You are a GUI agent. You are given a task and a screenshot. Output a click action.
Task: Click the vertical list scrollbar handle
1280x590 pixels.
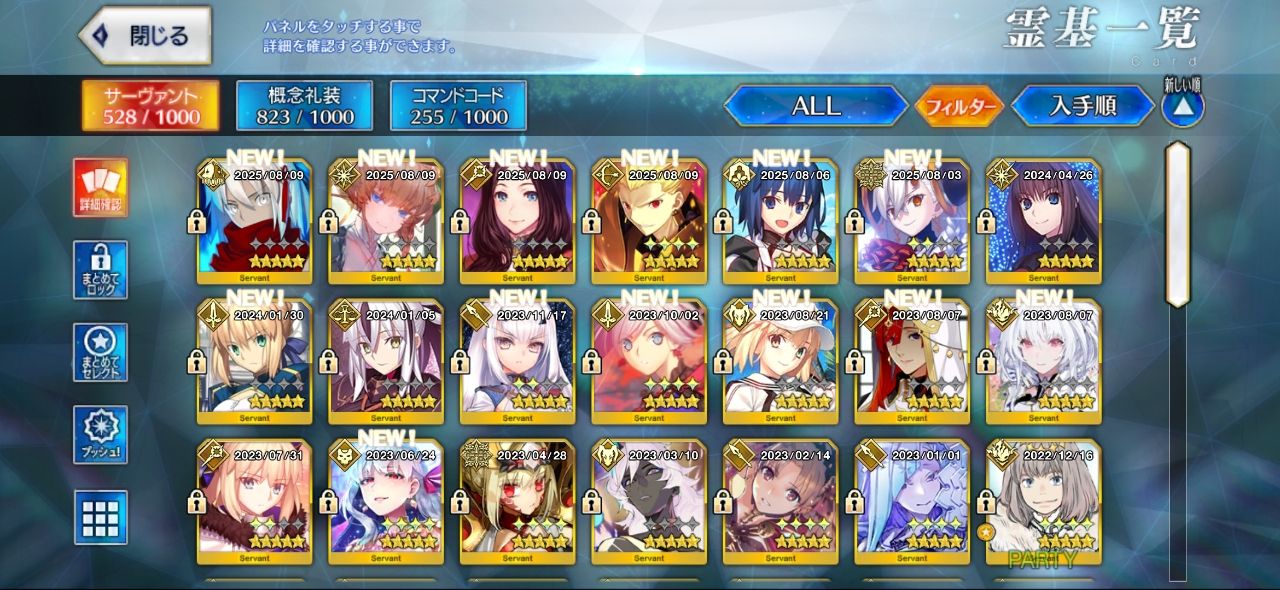[x=1178, y=224]
